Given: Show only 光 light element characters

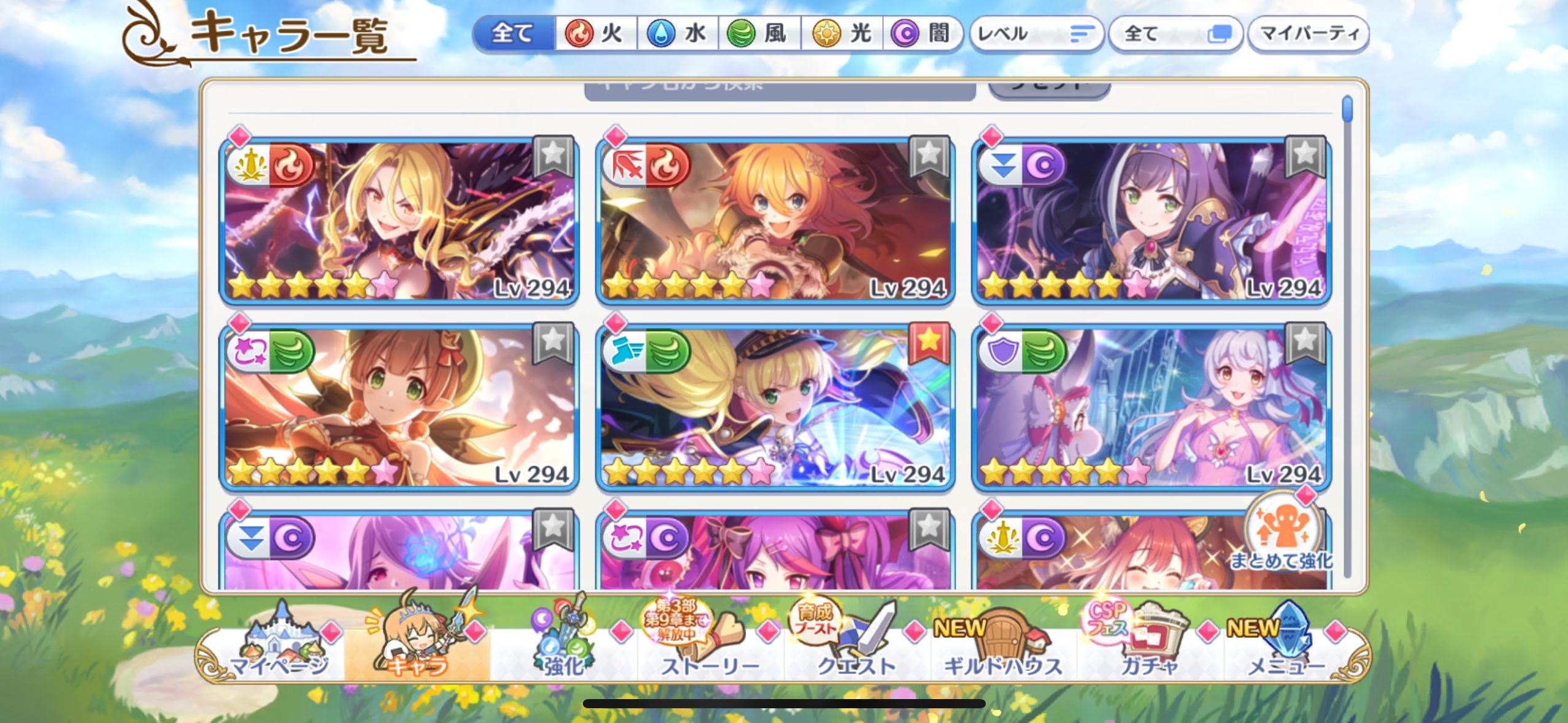Looking at the screenshot, I should [x=843, y=33].
